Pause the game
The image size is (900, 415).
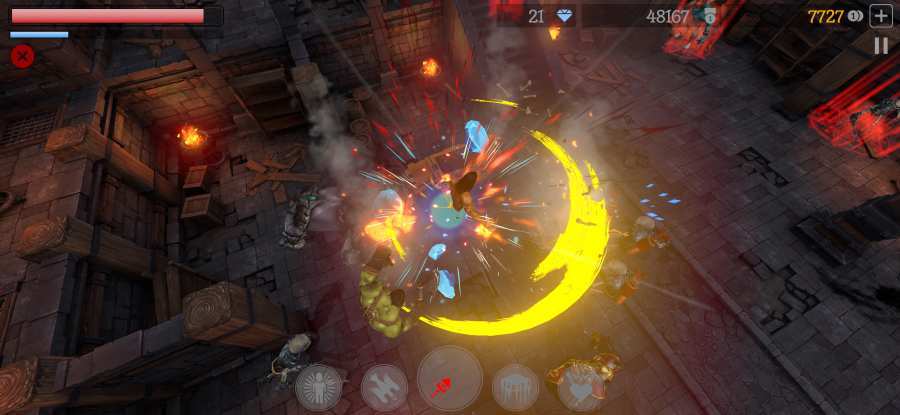[x=881, y=45]
